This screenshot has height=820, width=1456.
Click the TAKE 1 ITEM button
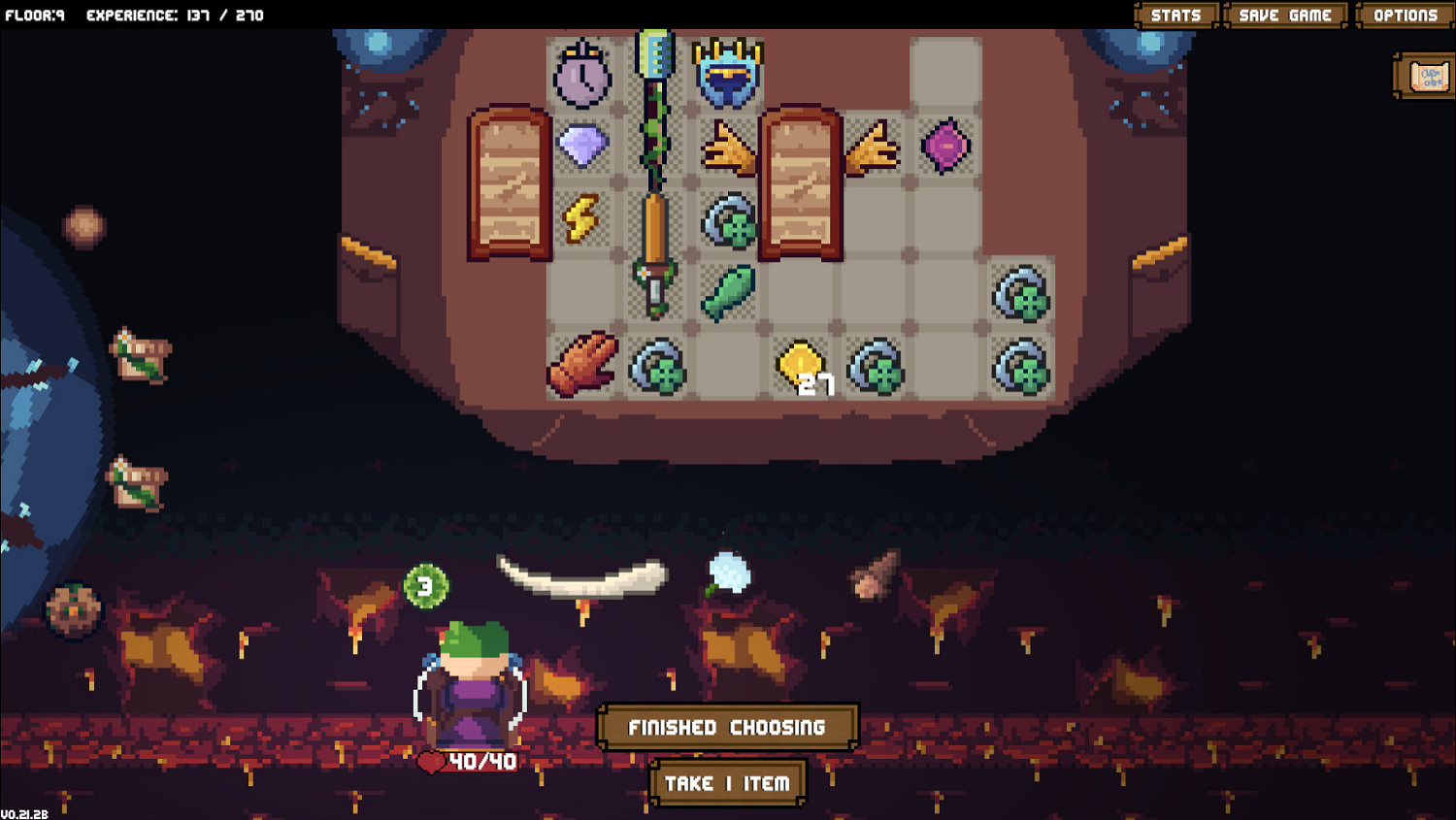[727, 782]
